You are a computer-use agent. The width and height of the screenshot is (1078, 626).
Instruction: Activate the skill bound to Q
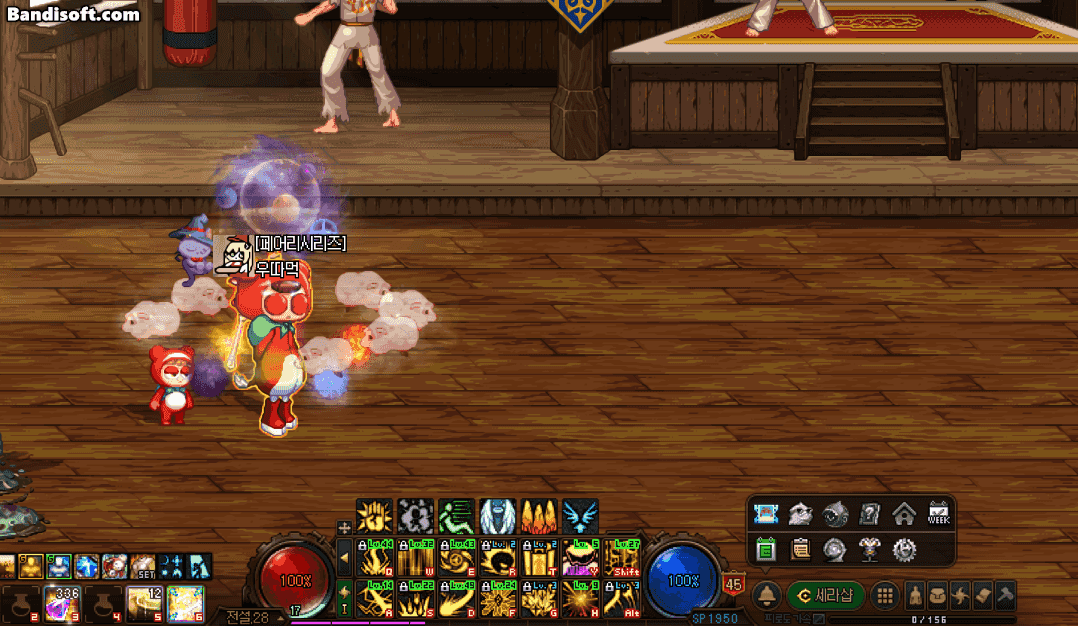pos(375,557)
